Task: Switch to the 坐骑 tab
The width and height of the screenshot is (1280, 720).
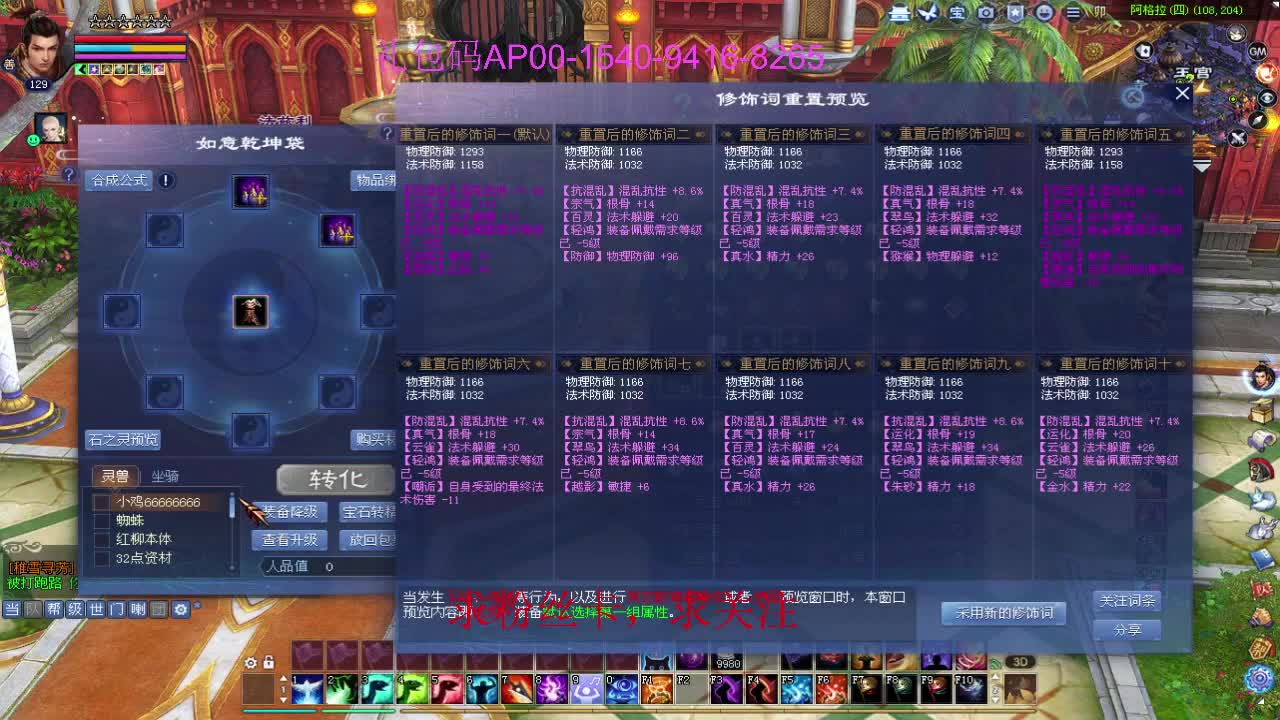Action: pyautogui.click(x=165, y=477)
